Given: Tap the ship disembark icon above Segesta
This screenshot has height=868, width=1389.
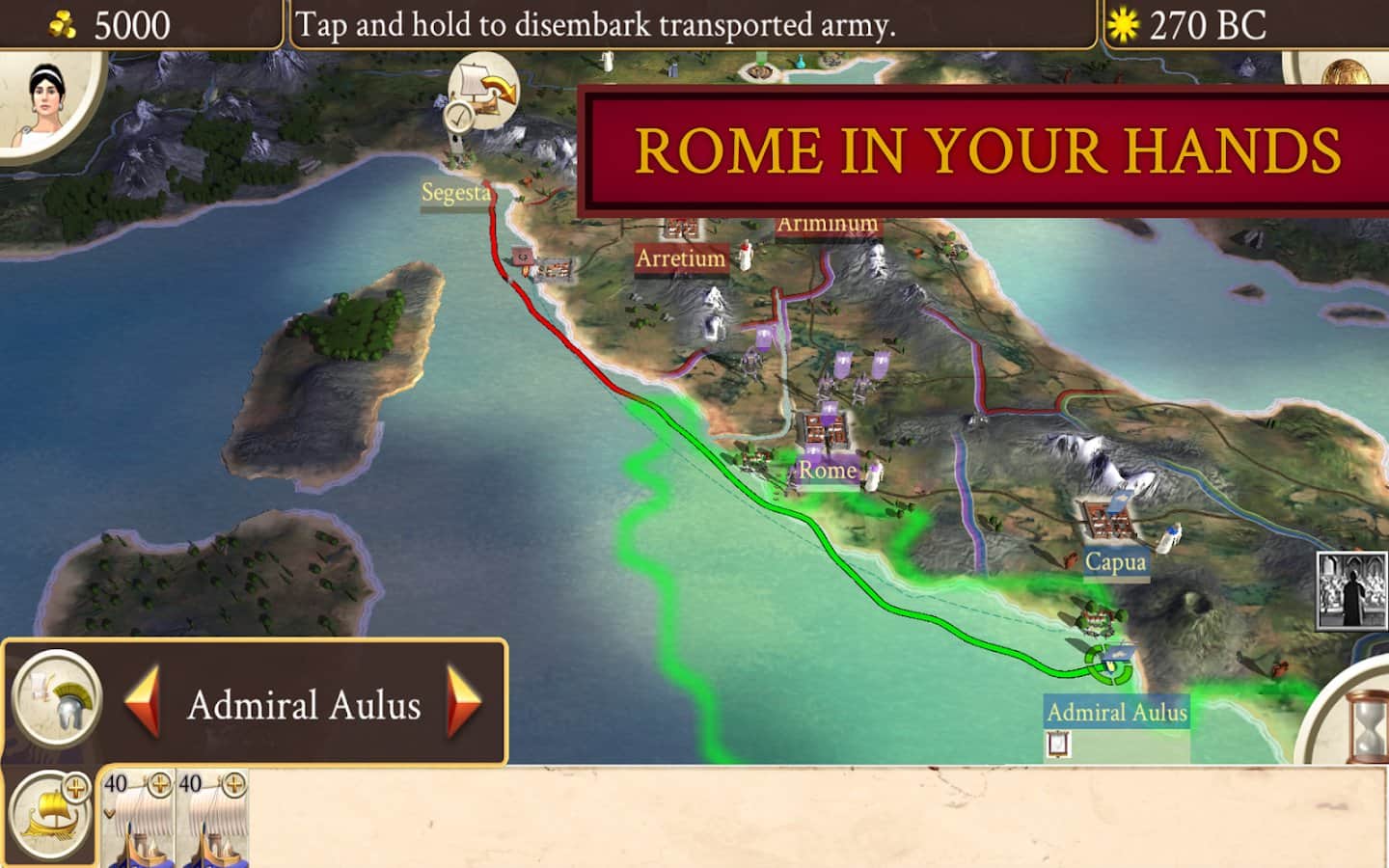Looking at the screenshot, I should 485,93.
